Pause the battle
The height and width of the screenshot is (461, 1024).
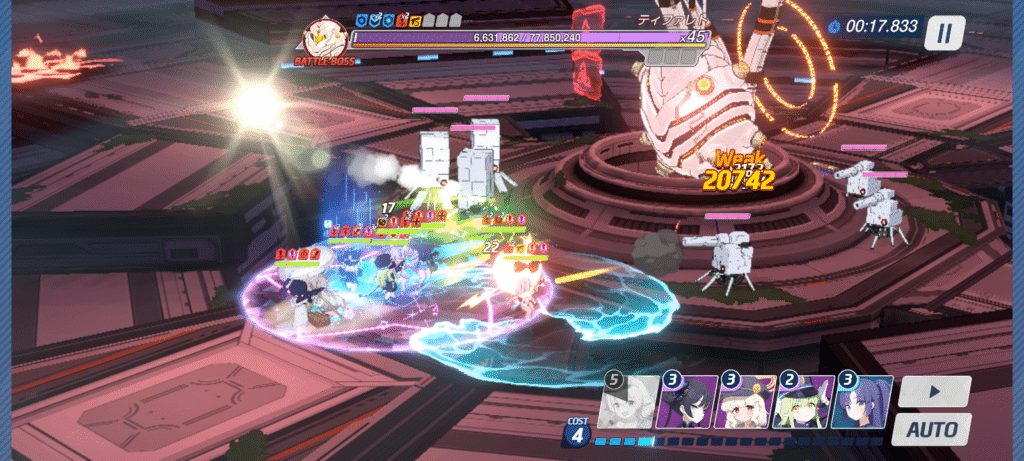(x=944, y=33)
